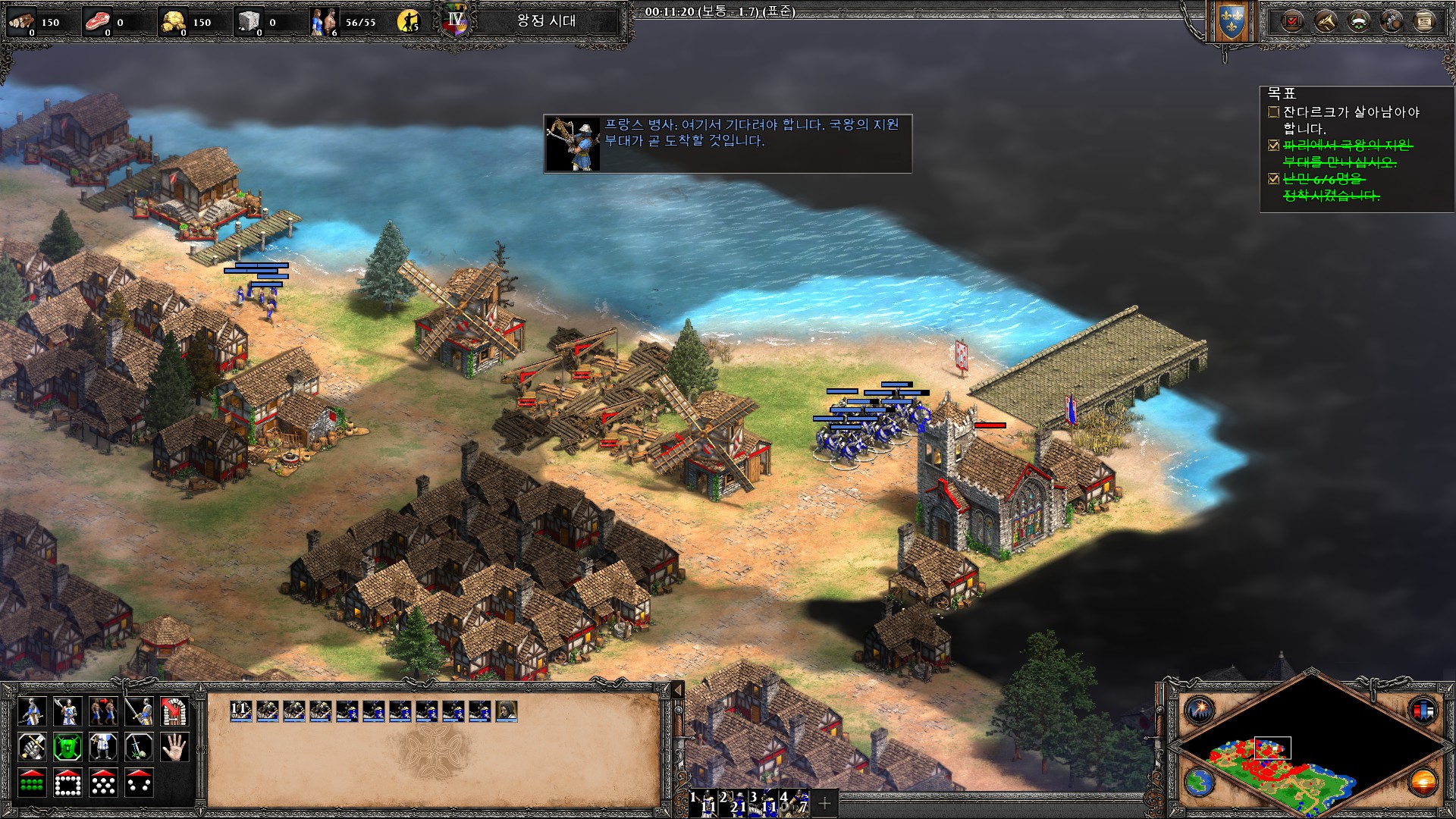Choose the hollow box formation button
1456x819 pixels.
(x=67, y=783)
